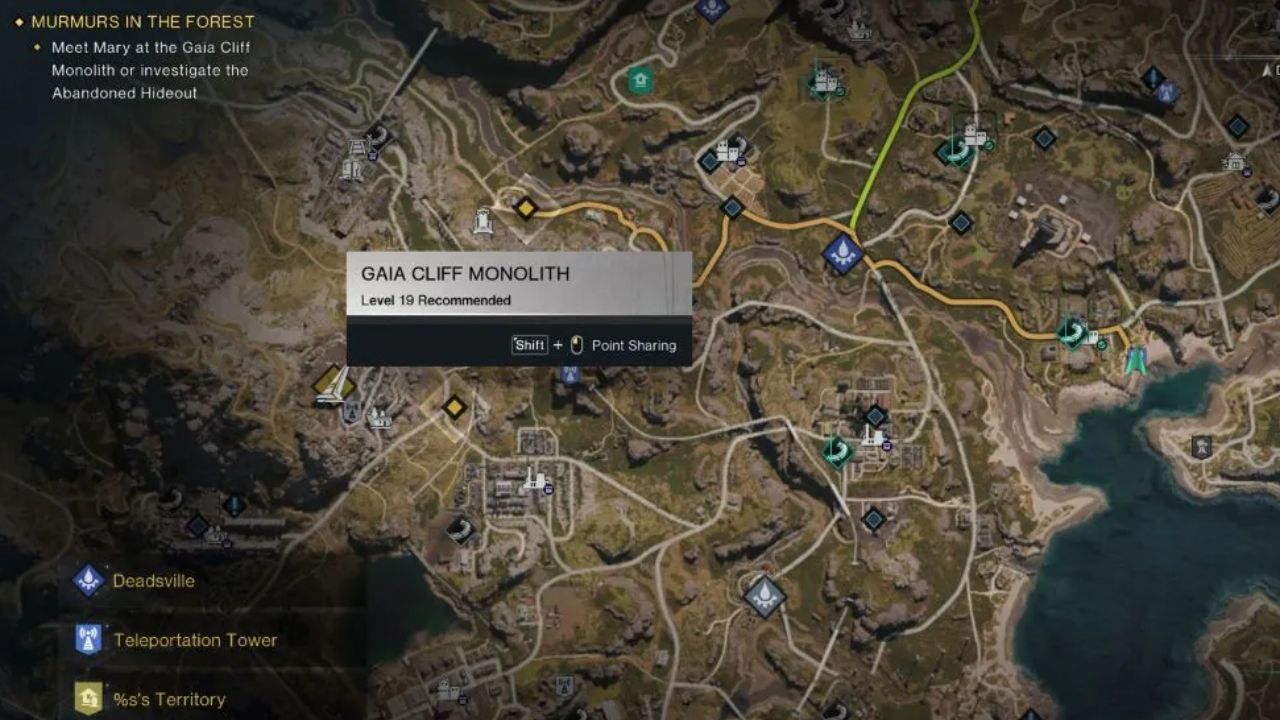Viewport: 1280px width, 720px height.
Task: Click the Gaia Cliff Monolith tooltip title
Action: [x=465, y=274]
